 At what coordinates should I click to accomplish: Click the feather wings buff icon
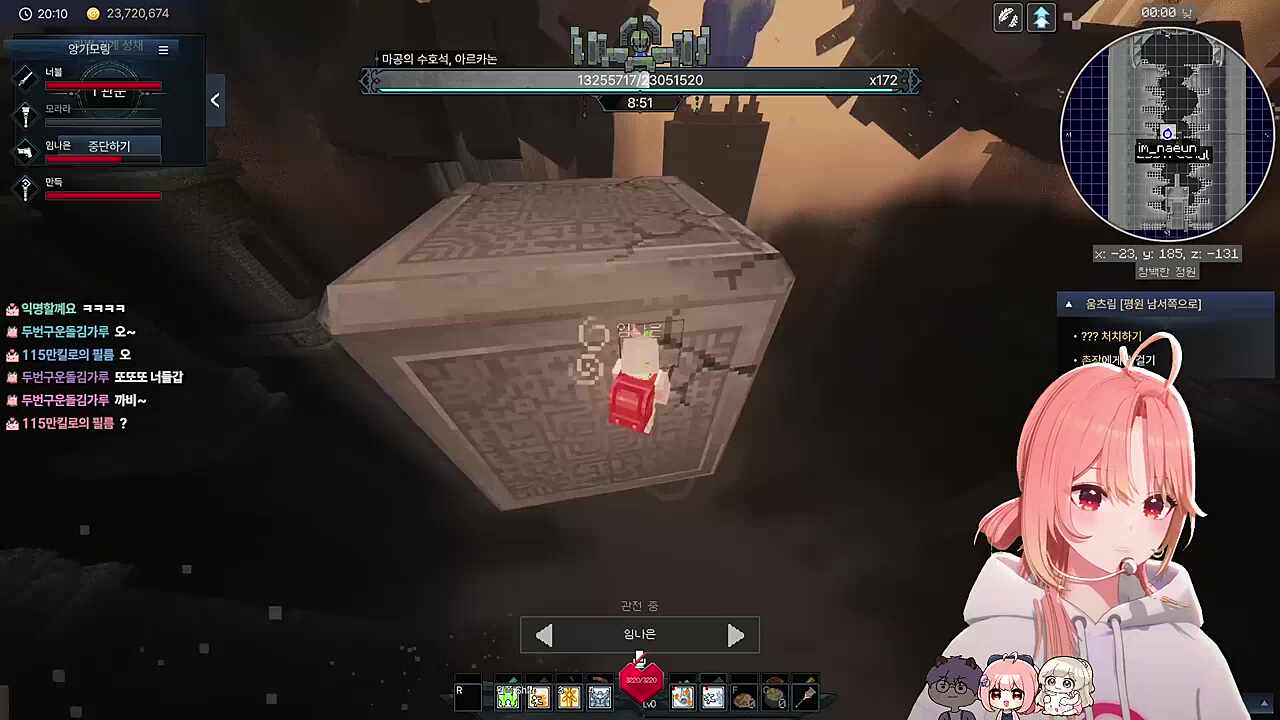(x=1008, y=17)
